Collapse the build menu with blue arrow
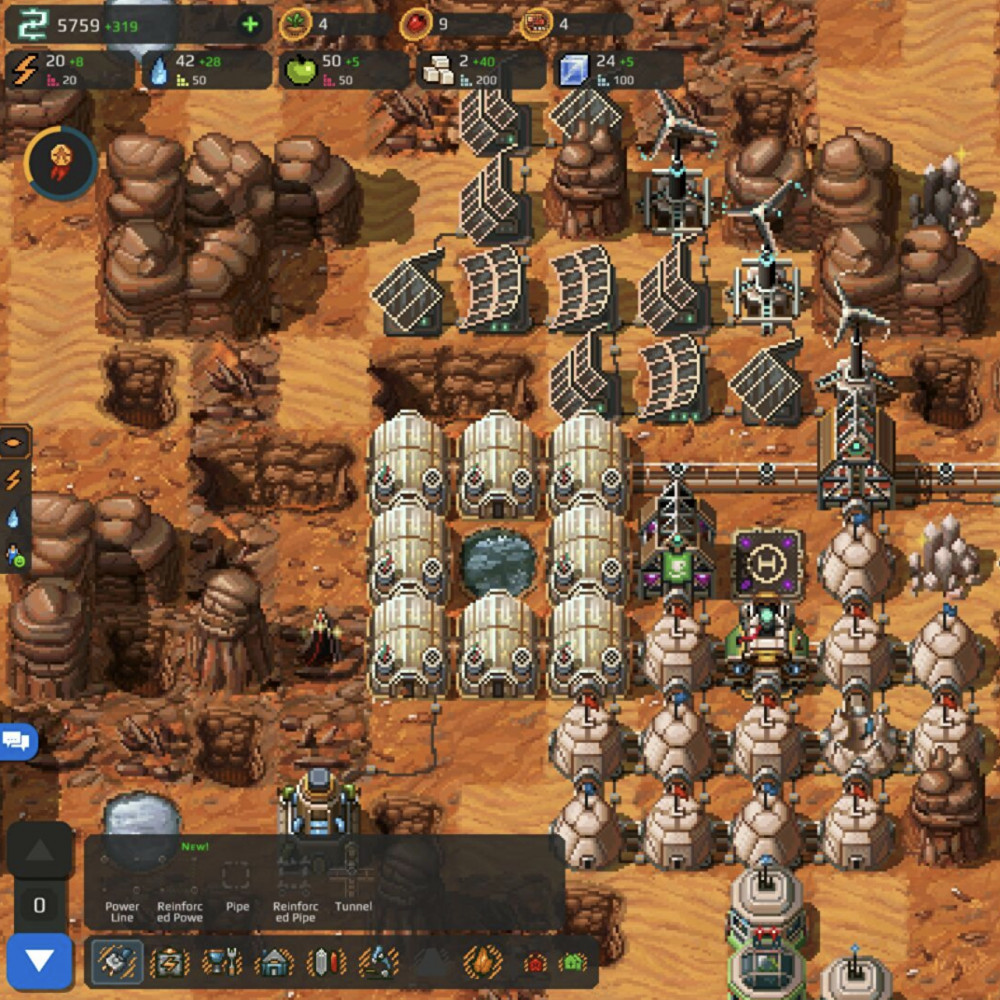 click(x=40, y=961)
